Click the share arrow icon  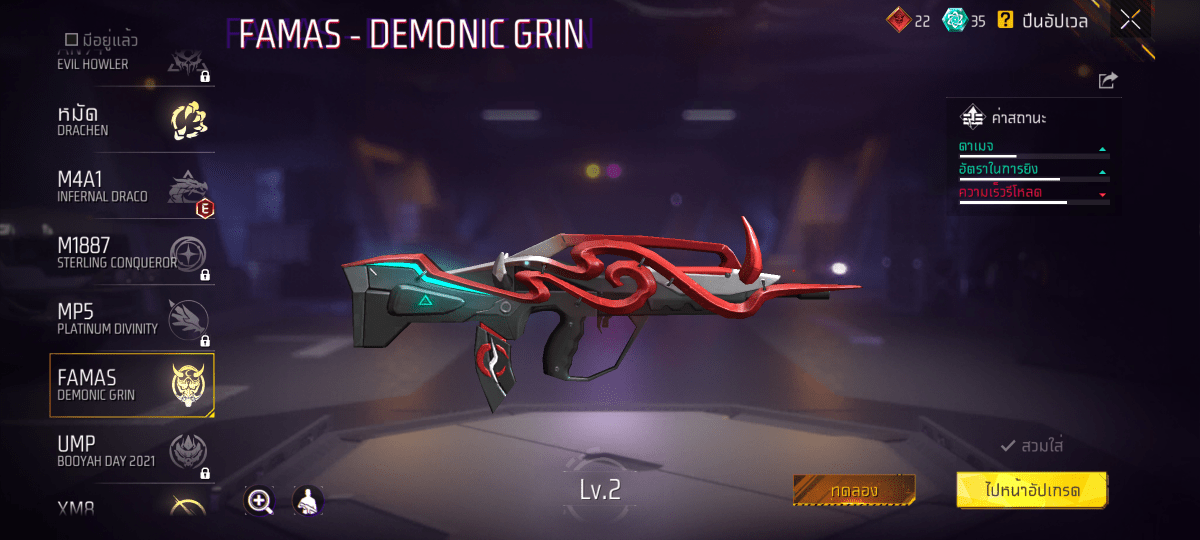point(1107,81)
